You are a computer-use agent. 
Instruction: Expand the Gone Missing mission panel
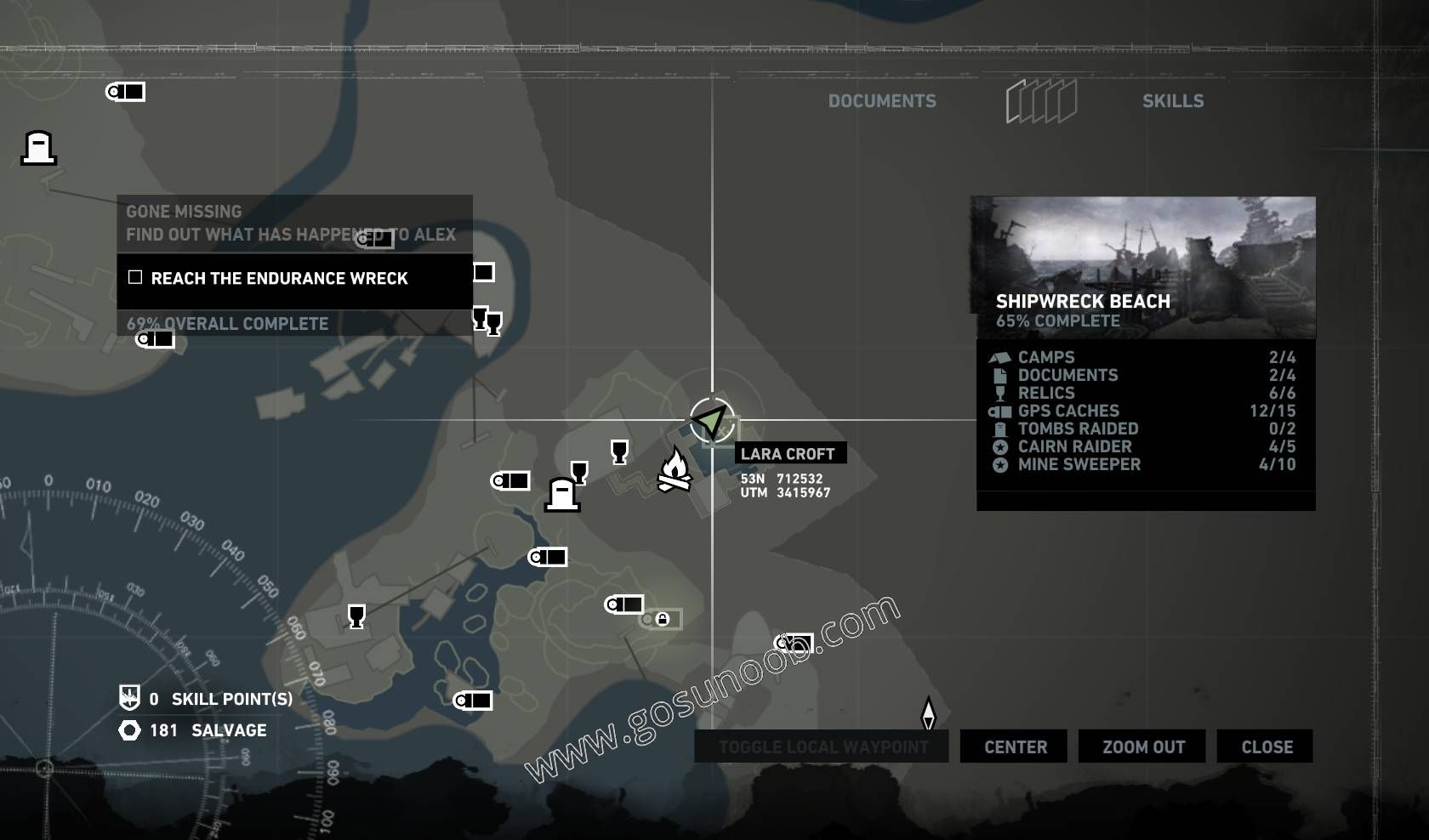183,211
